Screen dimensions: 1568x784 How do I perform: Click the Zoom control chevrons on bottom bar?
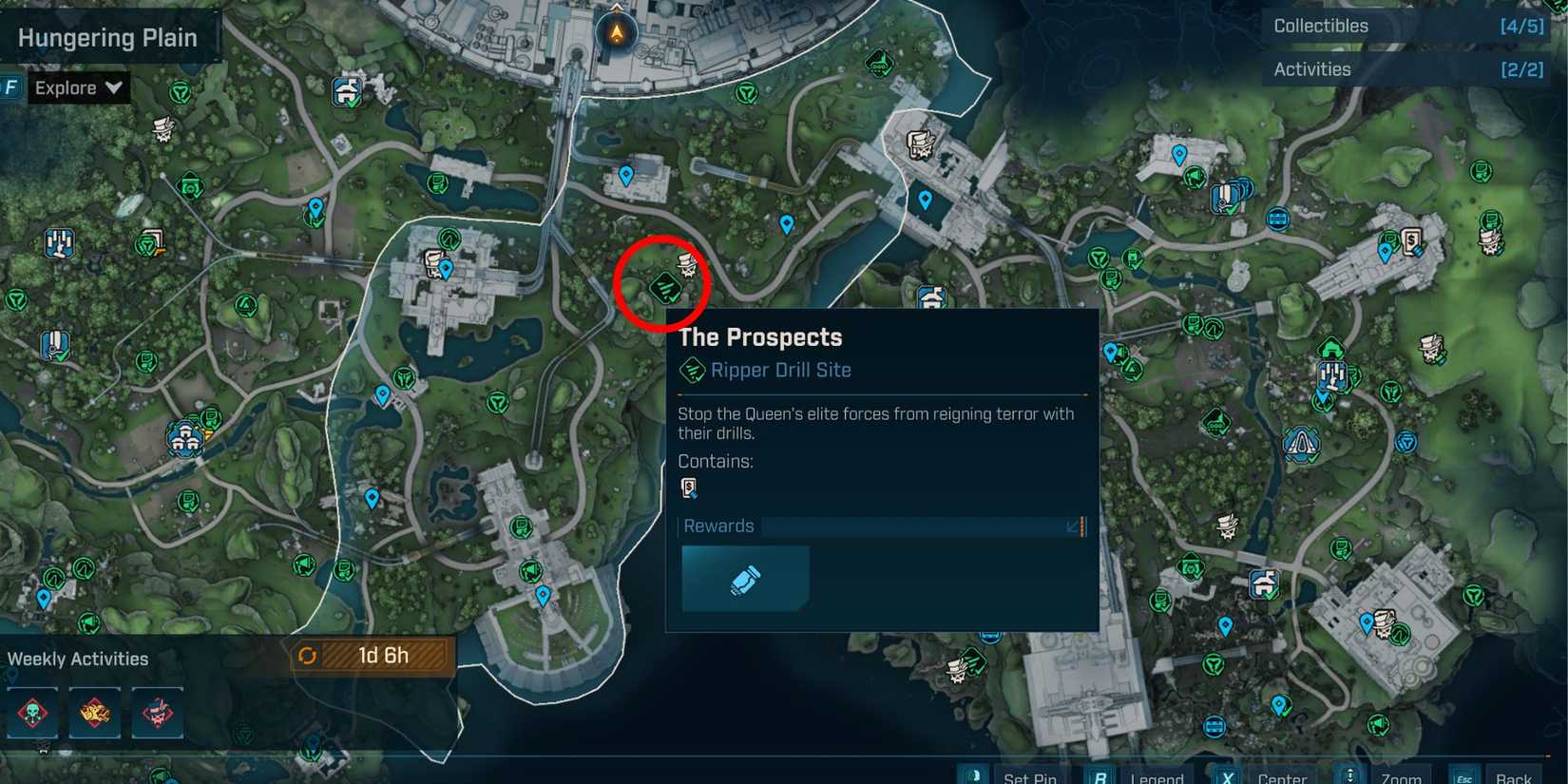[1351, 776]
